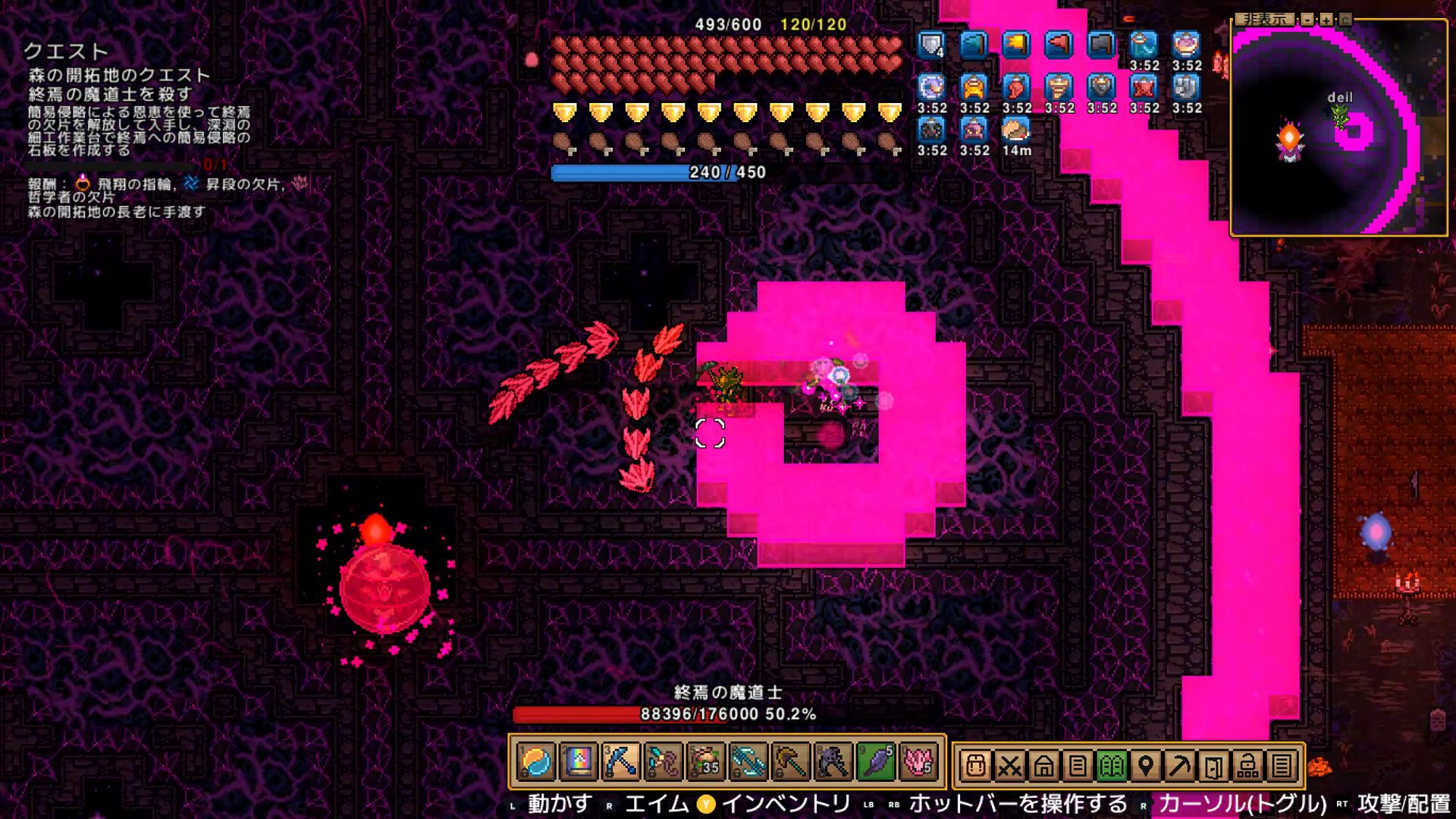Select the rainbow tome hotbar slot
The height and width of the screenshot is (819, 1456).
579,762
